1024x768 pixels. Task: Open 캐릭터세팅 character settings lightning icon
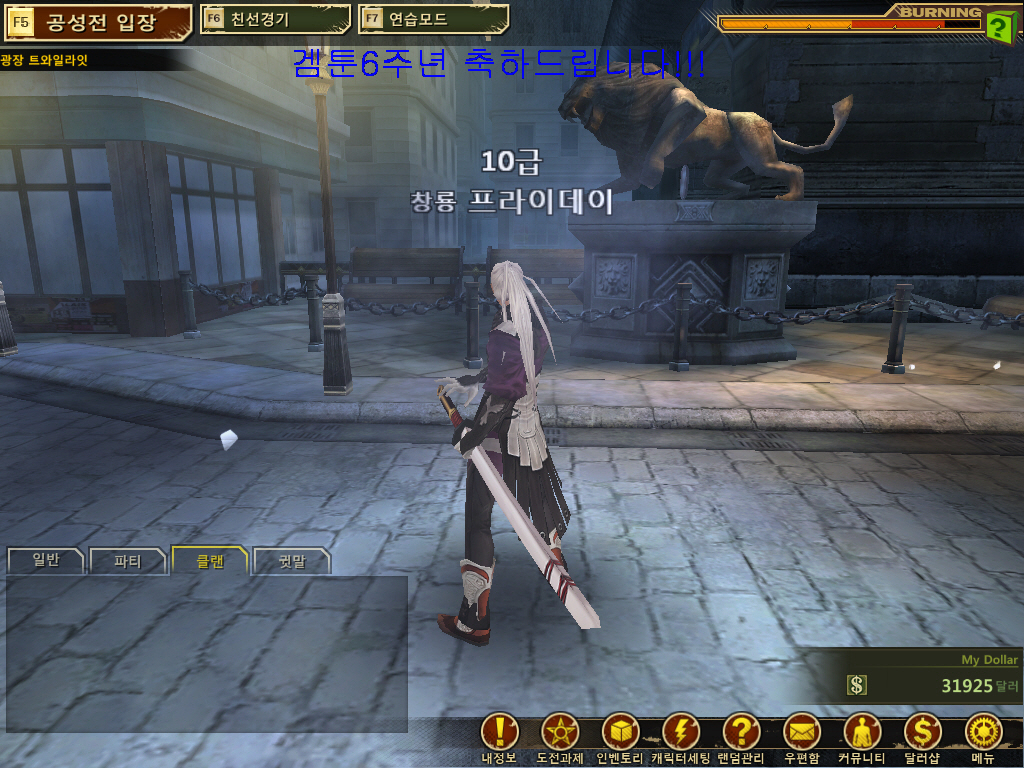[x=681, y=732]
